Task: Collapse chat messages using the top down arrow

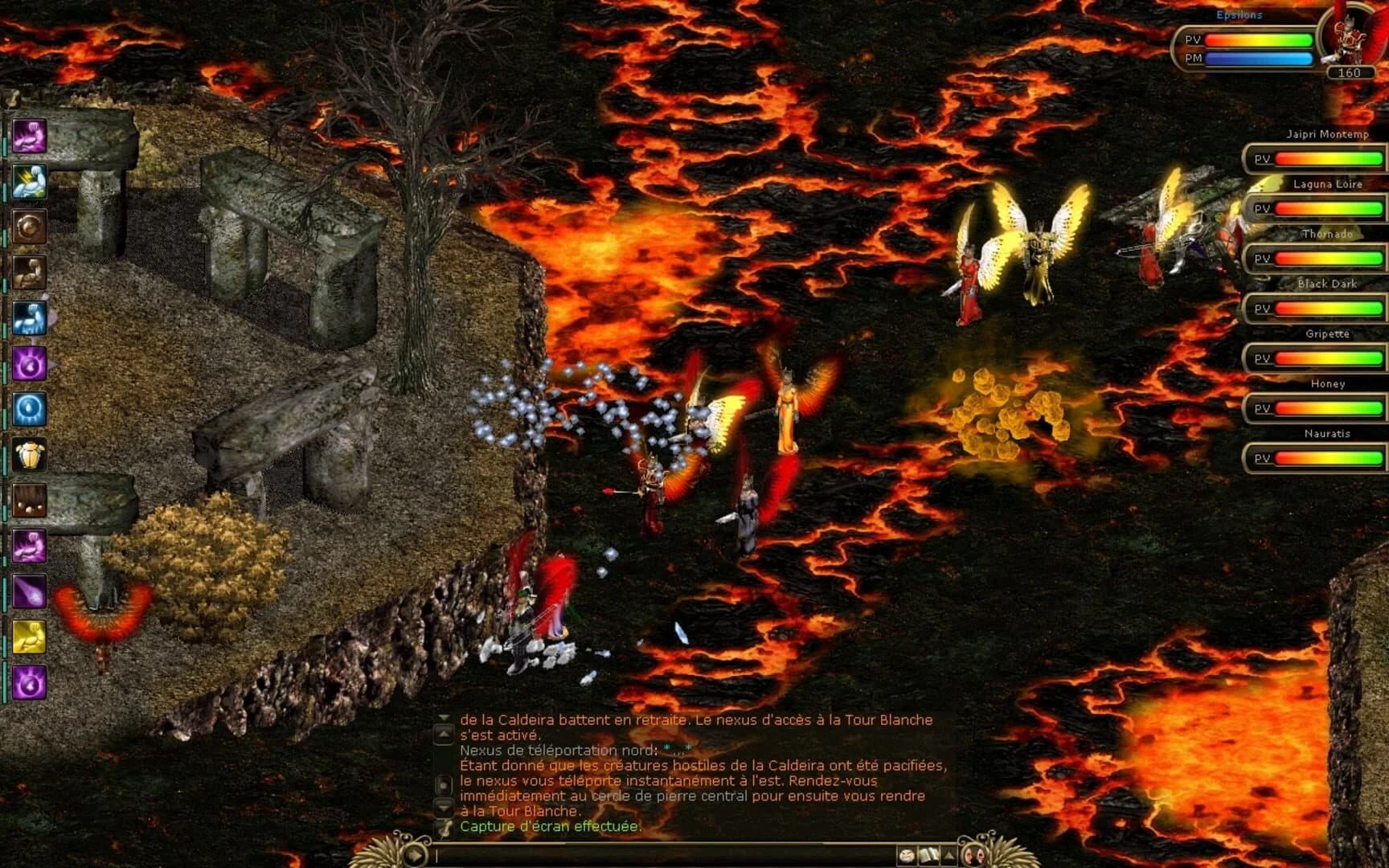Action: pos(442,718)
